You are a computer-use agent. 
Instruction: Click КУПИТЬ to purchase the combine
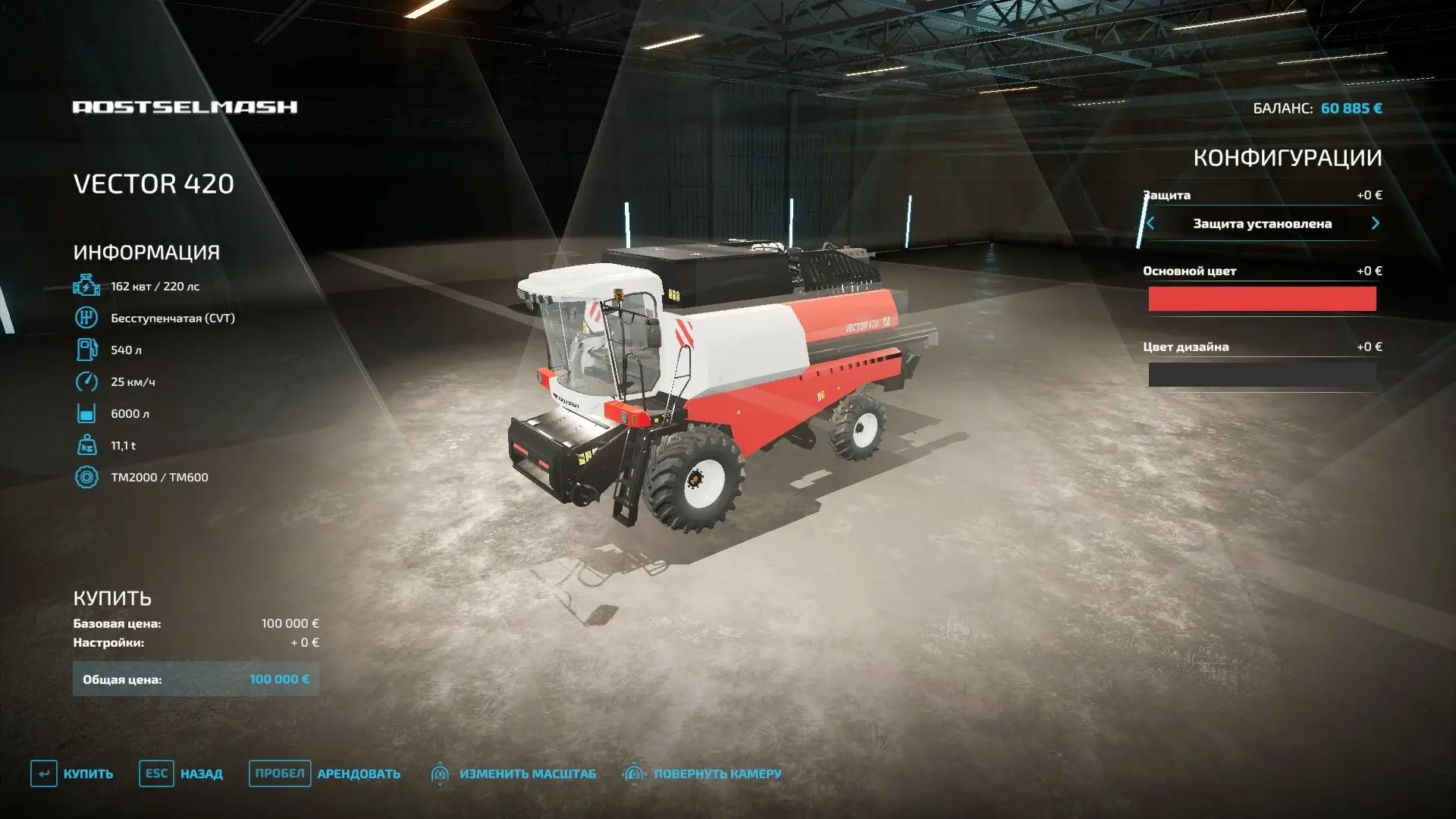click(89, 773)
